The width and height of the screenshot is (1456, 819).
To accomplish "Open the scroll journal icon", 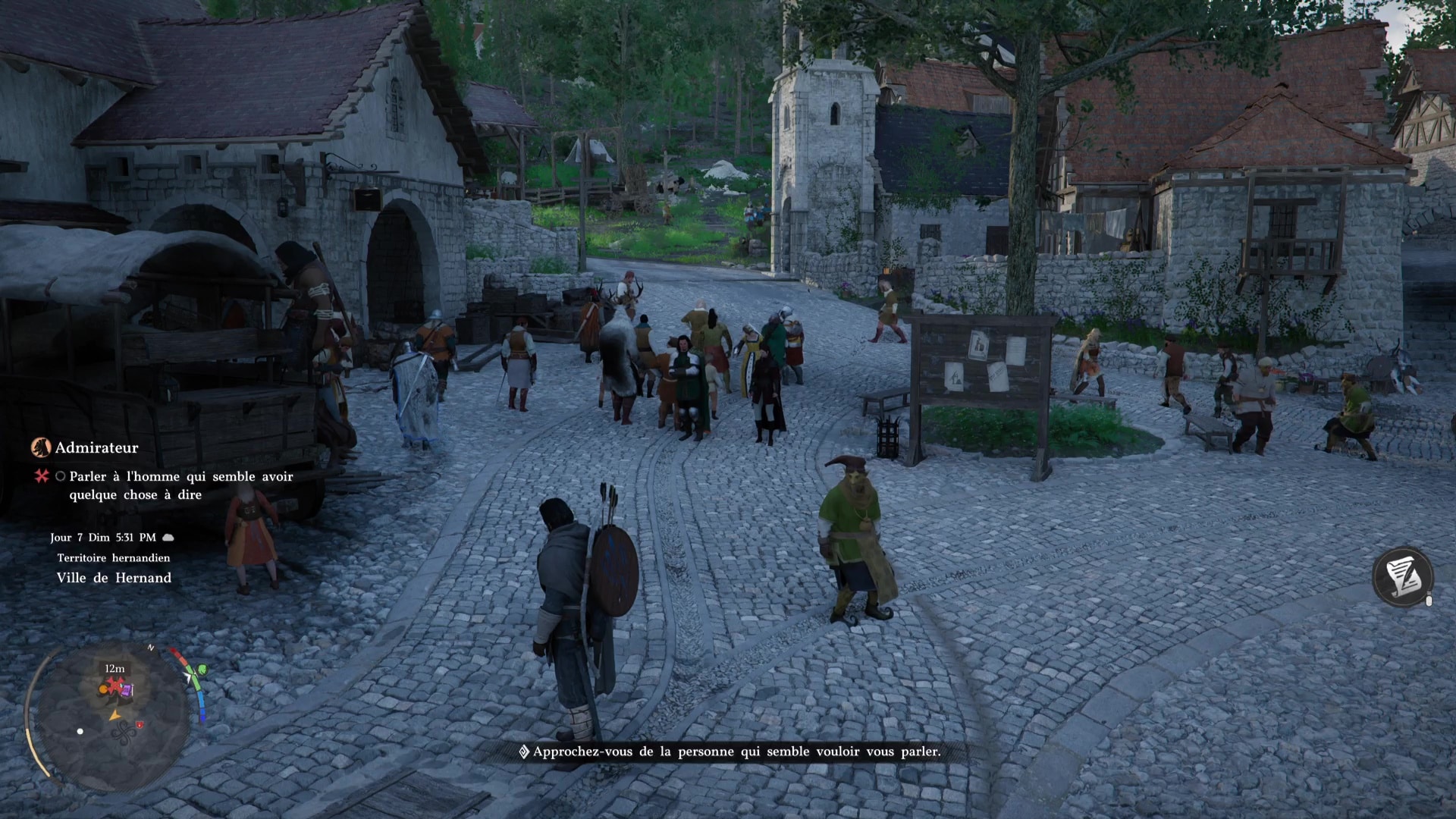I will [x=1402, y=576].
